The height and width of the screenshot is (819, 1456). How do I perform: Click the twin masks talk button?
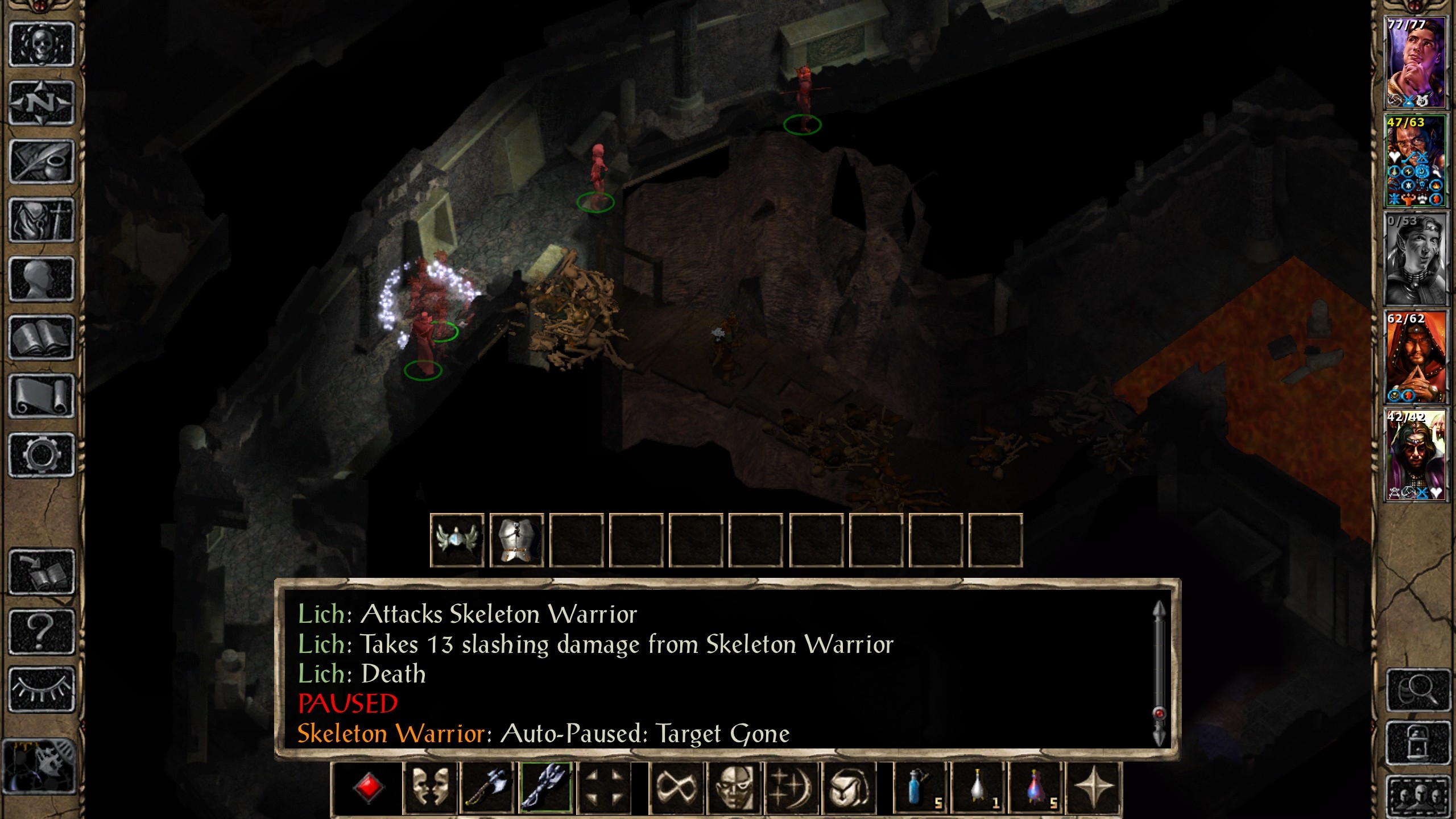[430, 788]
